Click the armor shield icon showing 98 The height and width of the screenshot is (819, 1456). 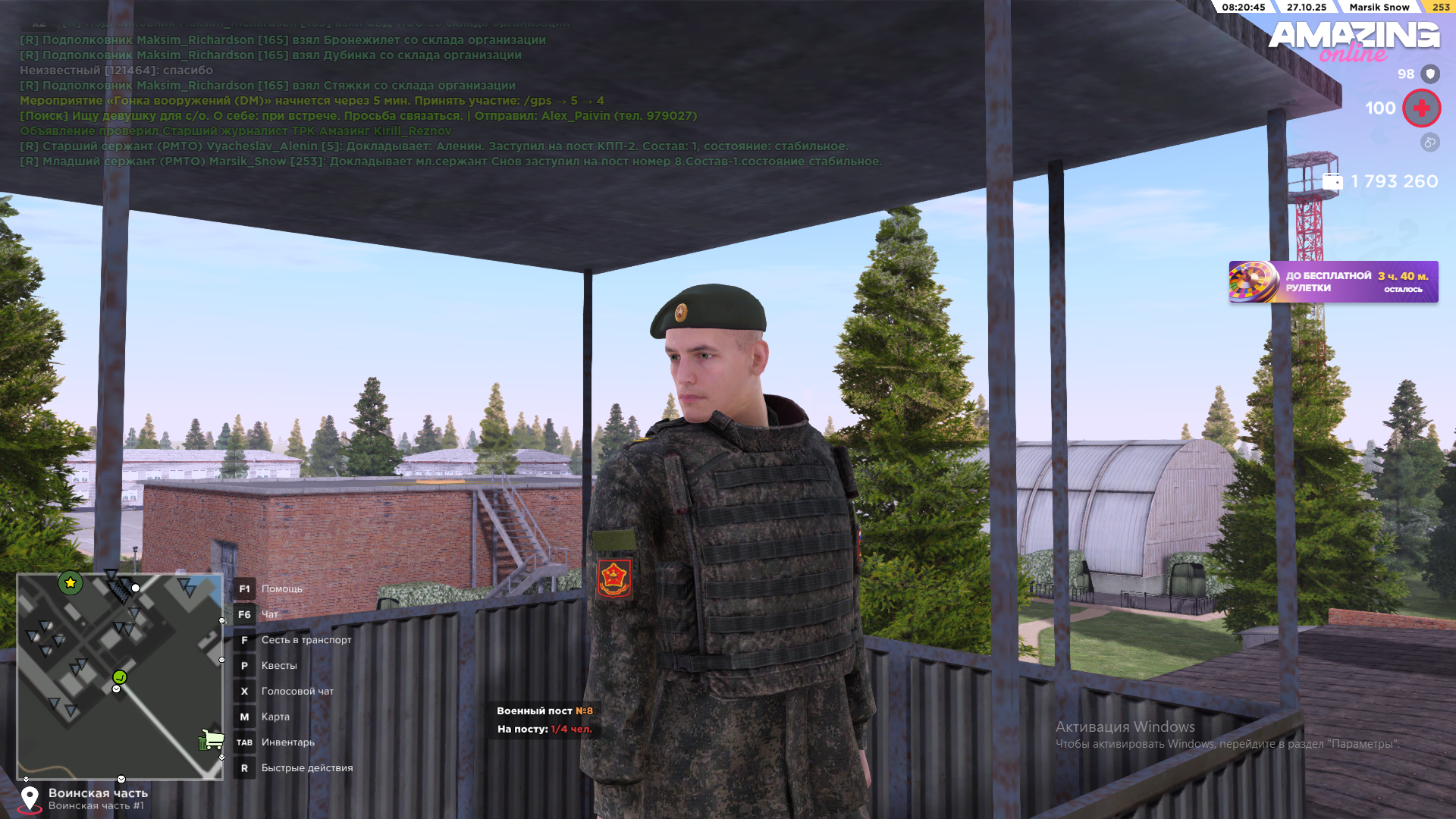1429,74
